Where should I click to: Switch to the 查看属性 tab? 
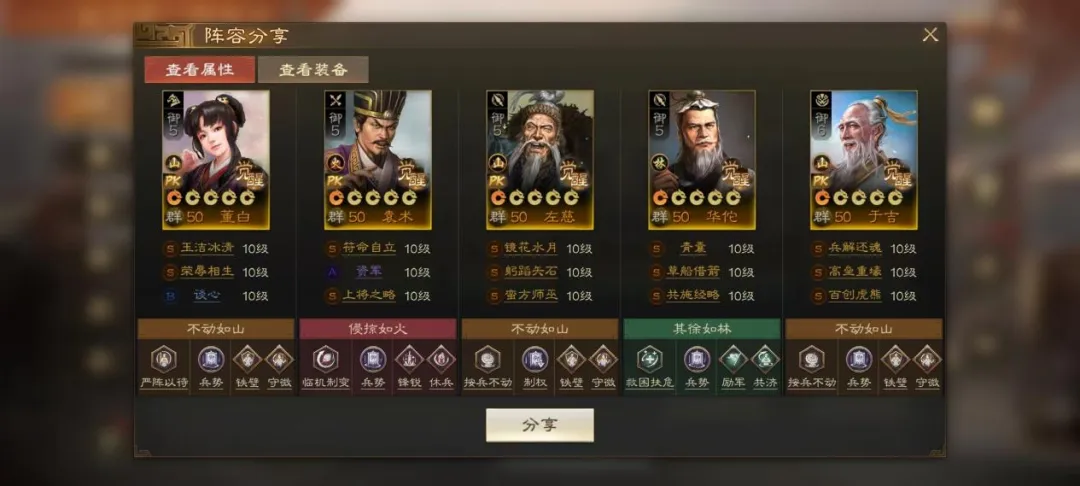tap(200, 69)
